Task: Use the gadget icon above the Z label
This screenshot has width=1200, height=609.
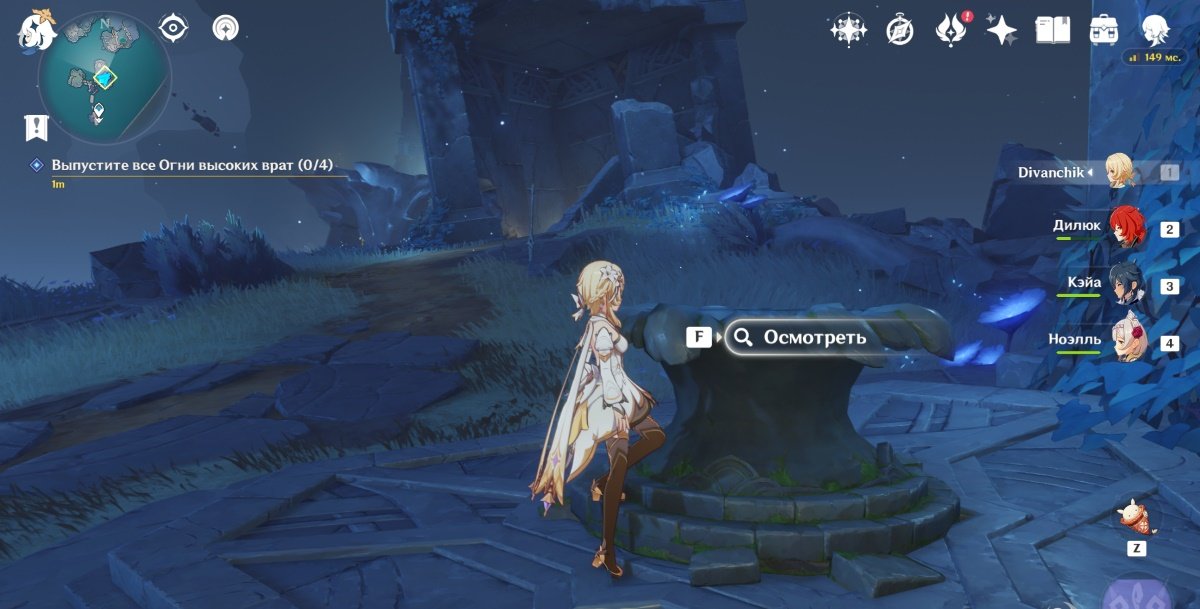Action: [1137, 517]
